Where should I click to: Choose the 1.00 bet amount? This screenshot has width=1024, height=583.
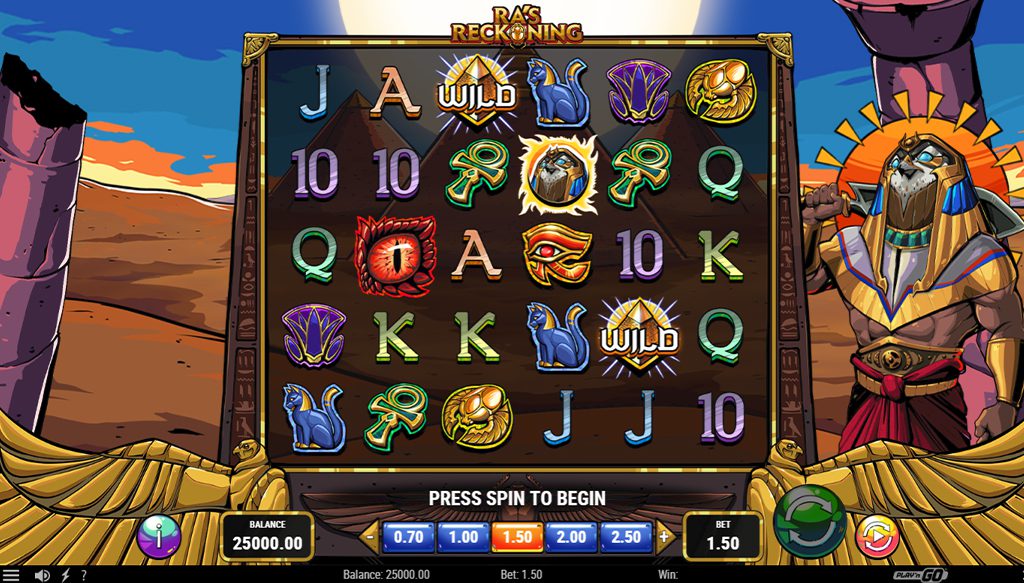tap(462, 537)
